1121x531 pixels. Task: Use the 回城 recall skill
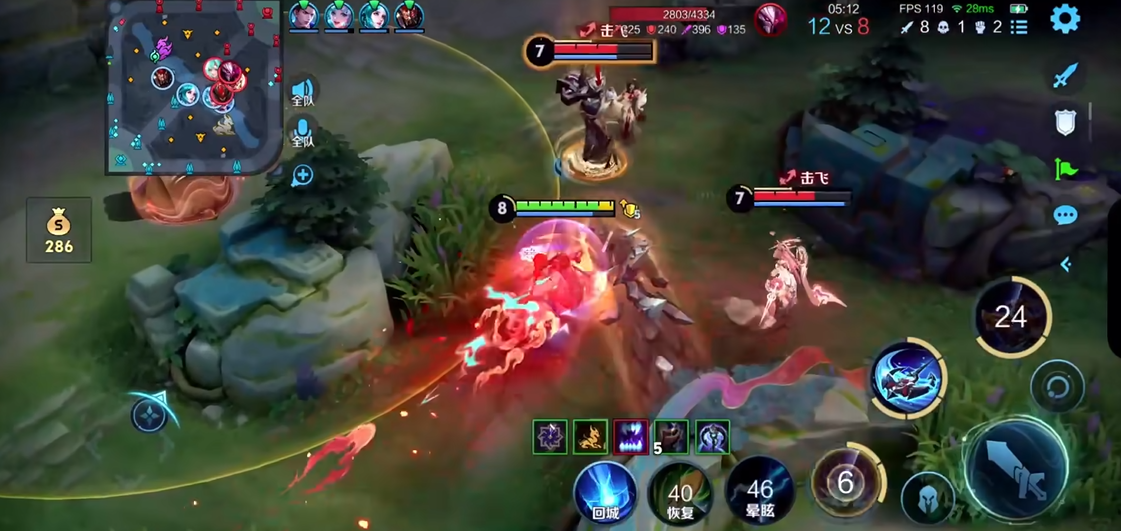click(605, 491)
